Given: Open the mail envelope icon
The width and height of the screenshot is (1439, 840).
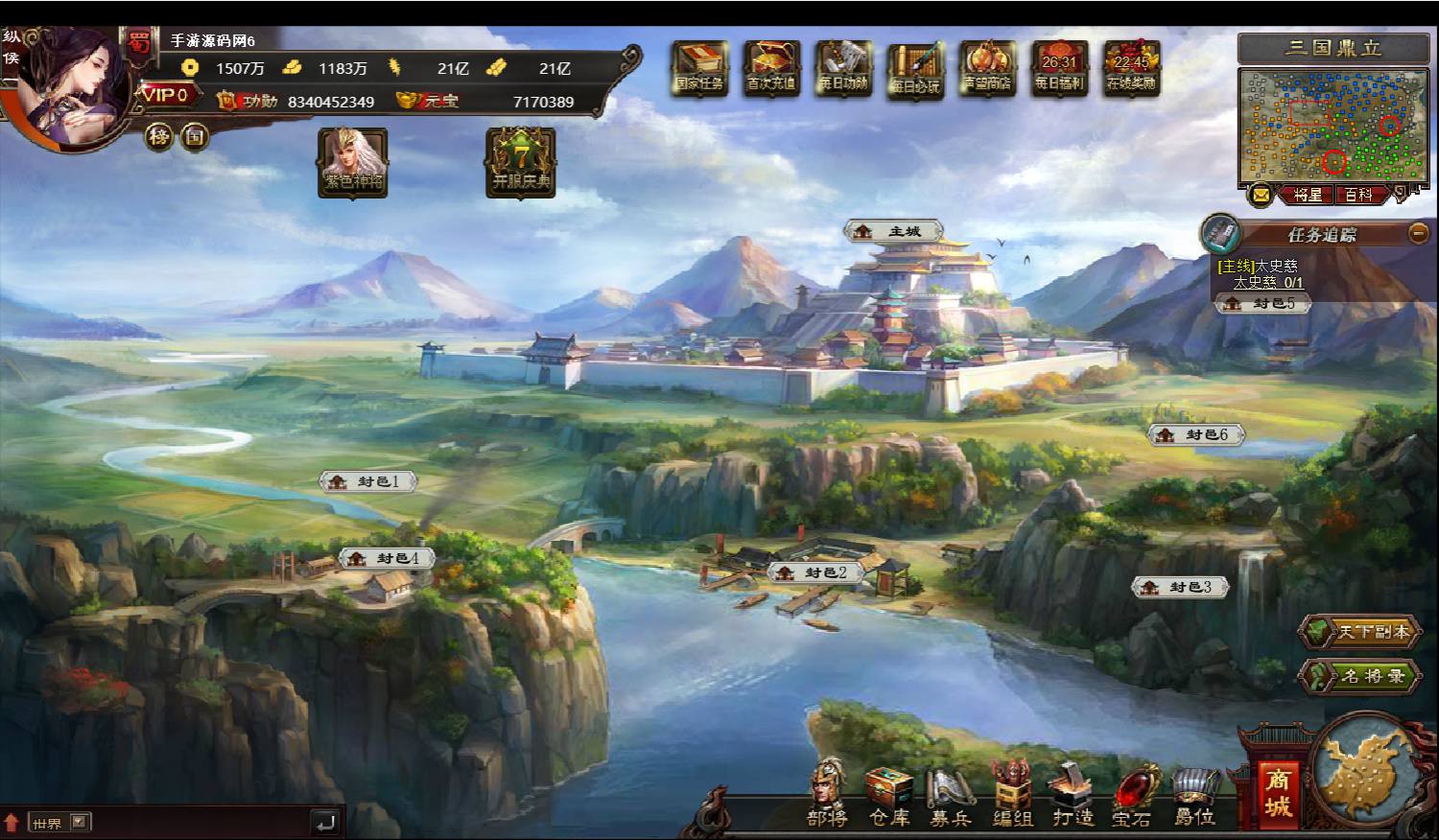Looking at the screenshot, I should [x=1261, y=195].
